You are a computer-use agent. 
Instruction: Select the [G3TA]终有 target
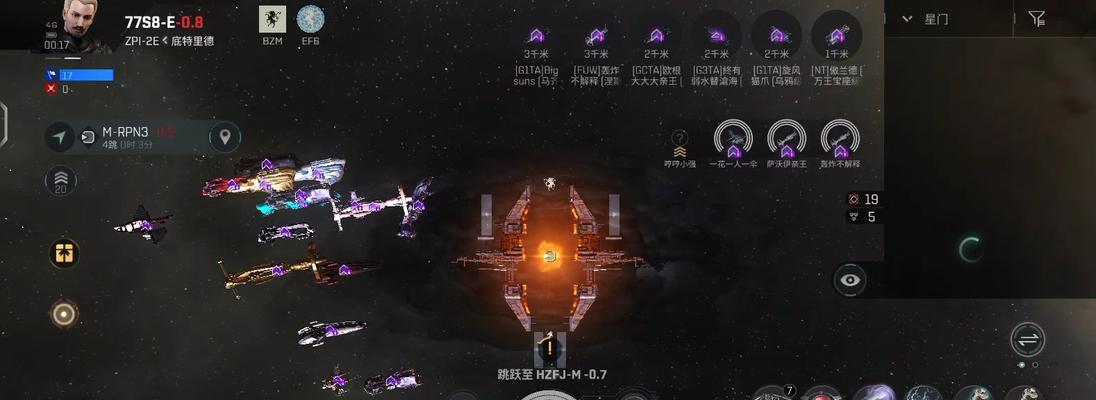pyautogui.click(x=716, y=36)
